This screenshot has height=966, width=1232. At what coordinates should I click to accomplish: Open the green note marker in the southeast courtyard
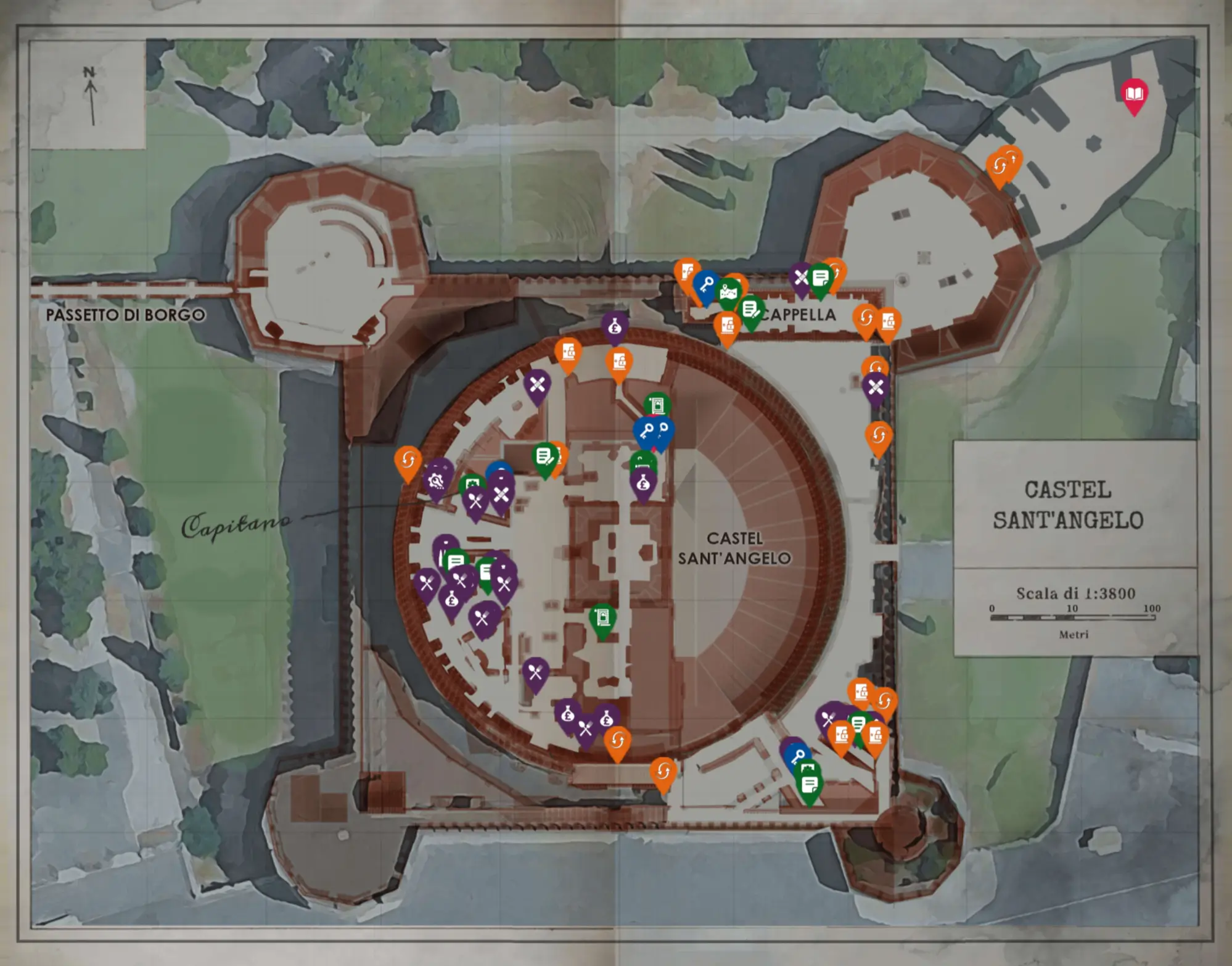(x=809, y=785)
